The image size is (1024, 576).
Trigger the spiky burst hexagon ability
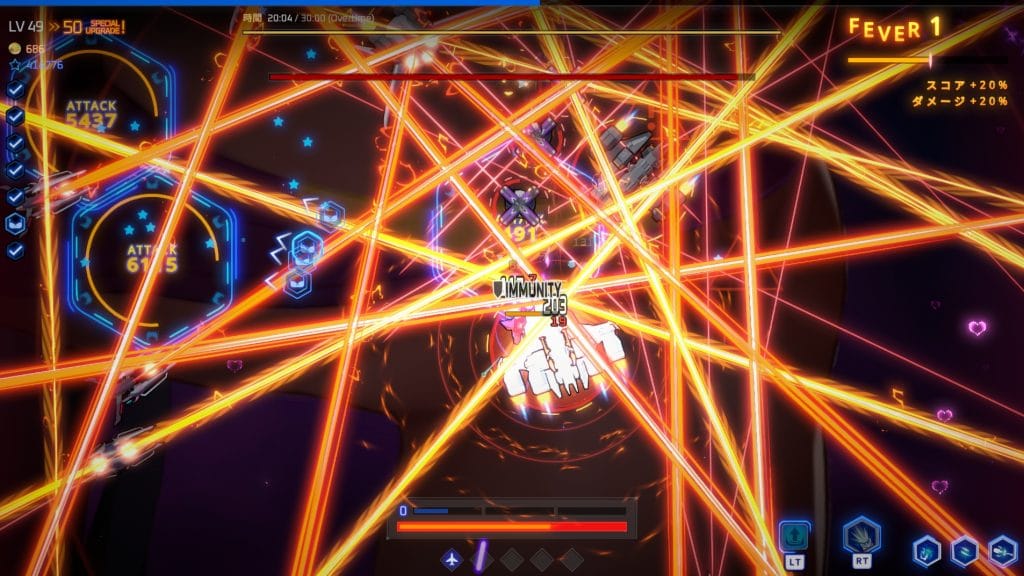click(x=860, y=536)
